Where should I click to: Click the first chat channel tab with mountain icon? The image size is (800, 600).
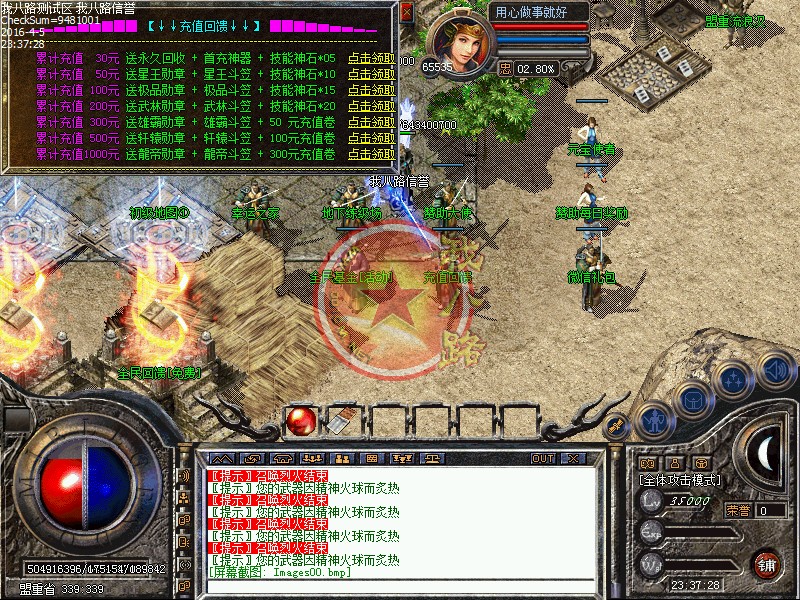[x=221, y=458]
